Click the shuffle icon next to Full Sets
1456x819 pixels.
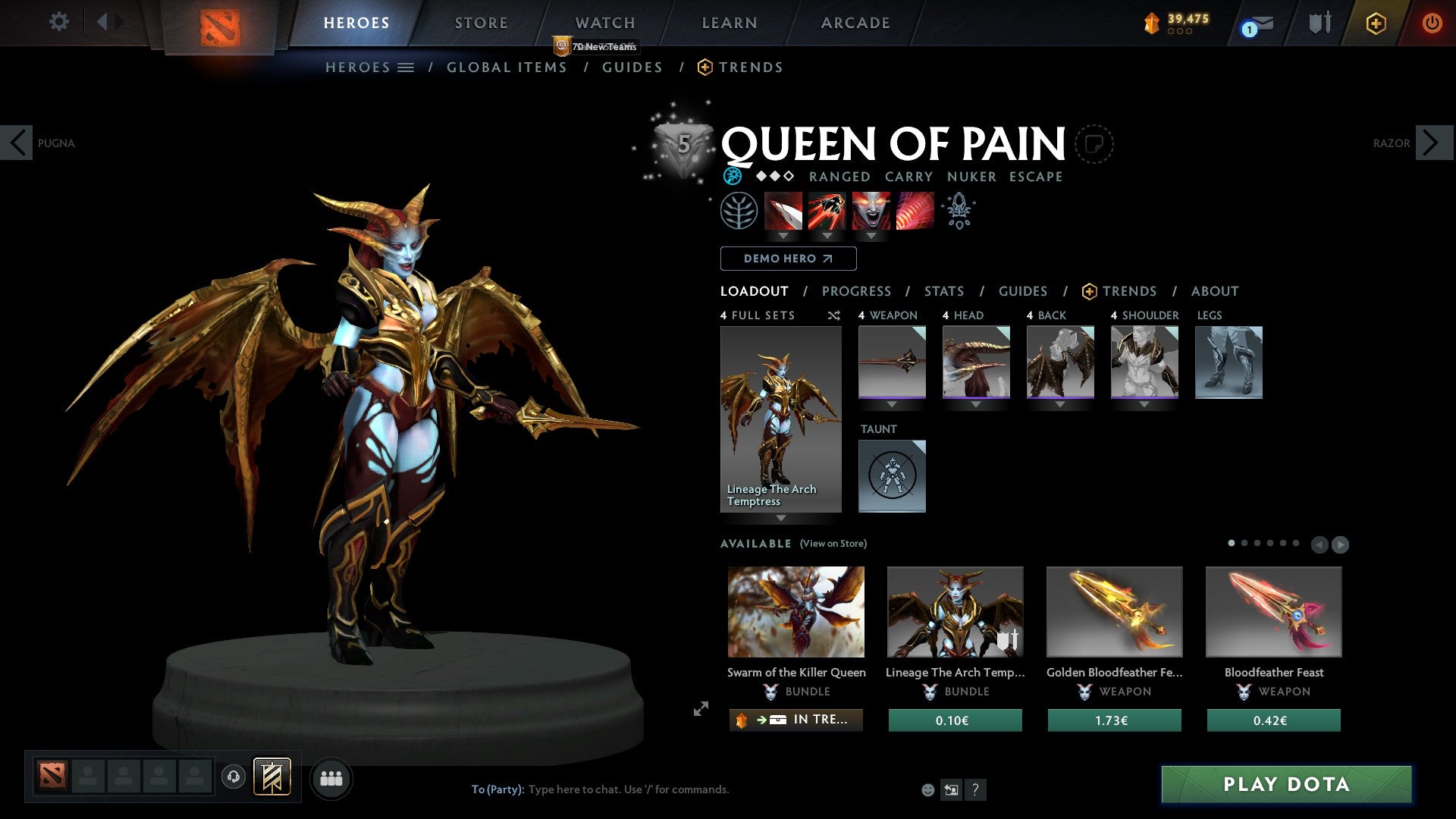833,315
